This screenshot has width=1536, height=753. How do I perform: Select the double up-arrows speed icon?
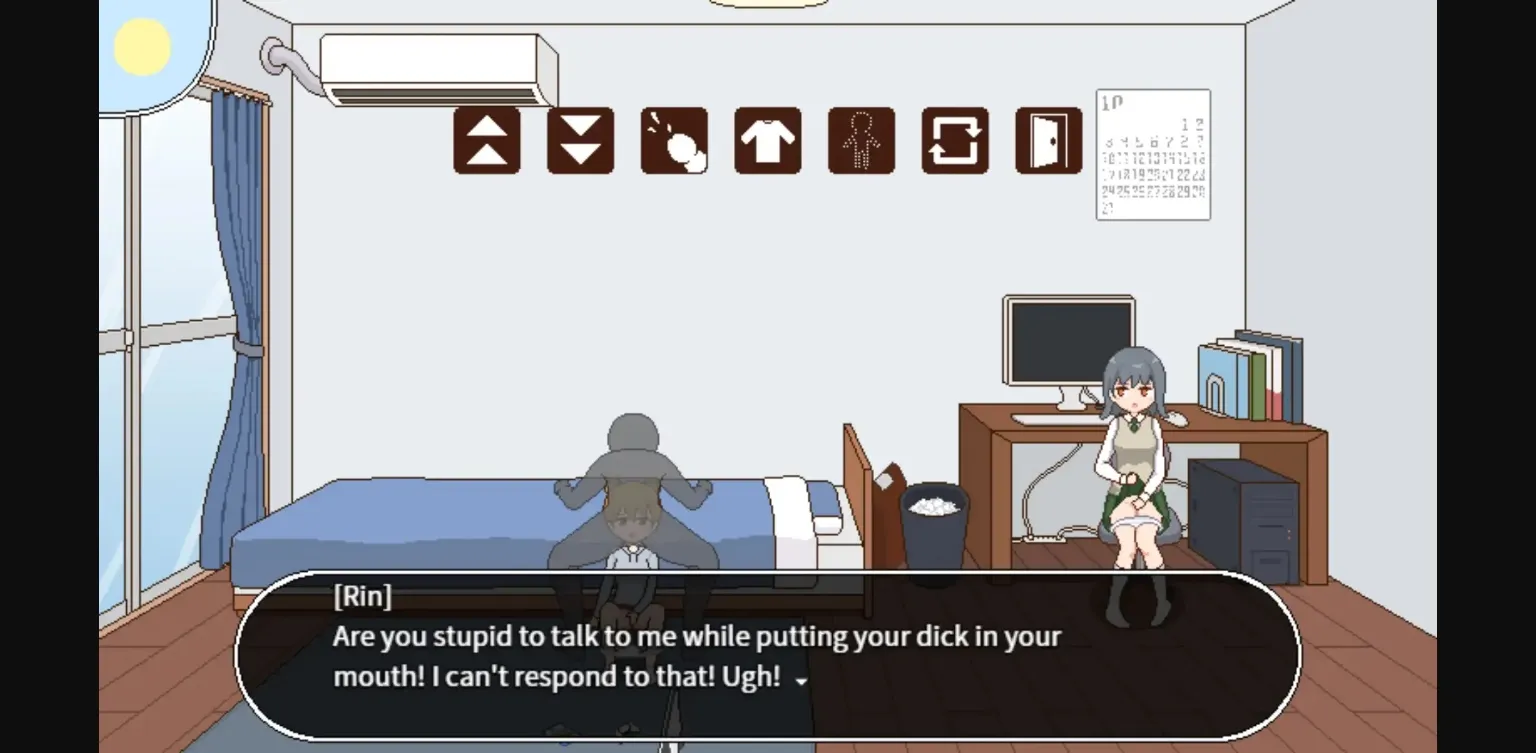click(486, 140)
